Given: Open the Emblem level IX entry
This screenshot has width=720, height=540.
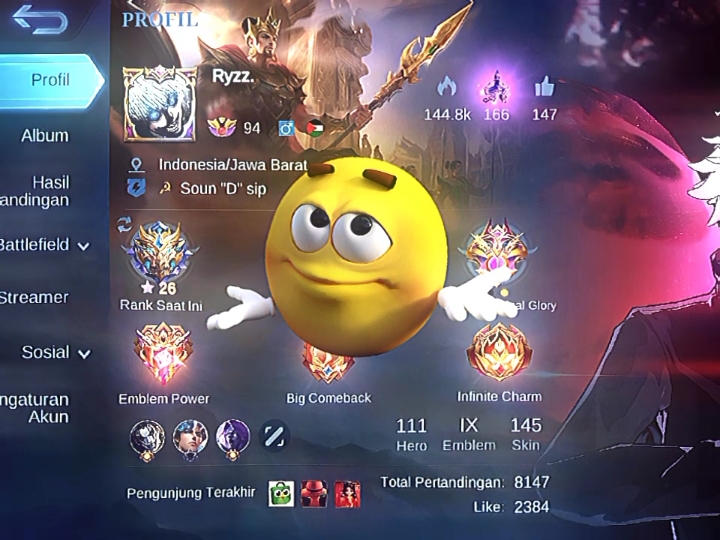Looking at the screenshot, I should (468, 434).
